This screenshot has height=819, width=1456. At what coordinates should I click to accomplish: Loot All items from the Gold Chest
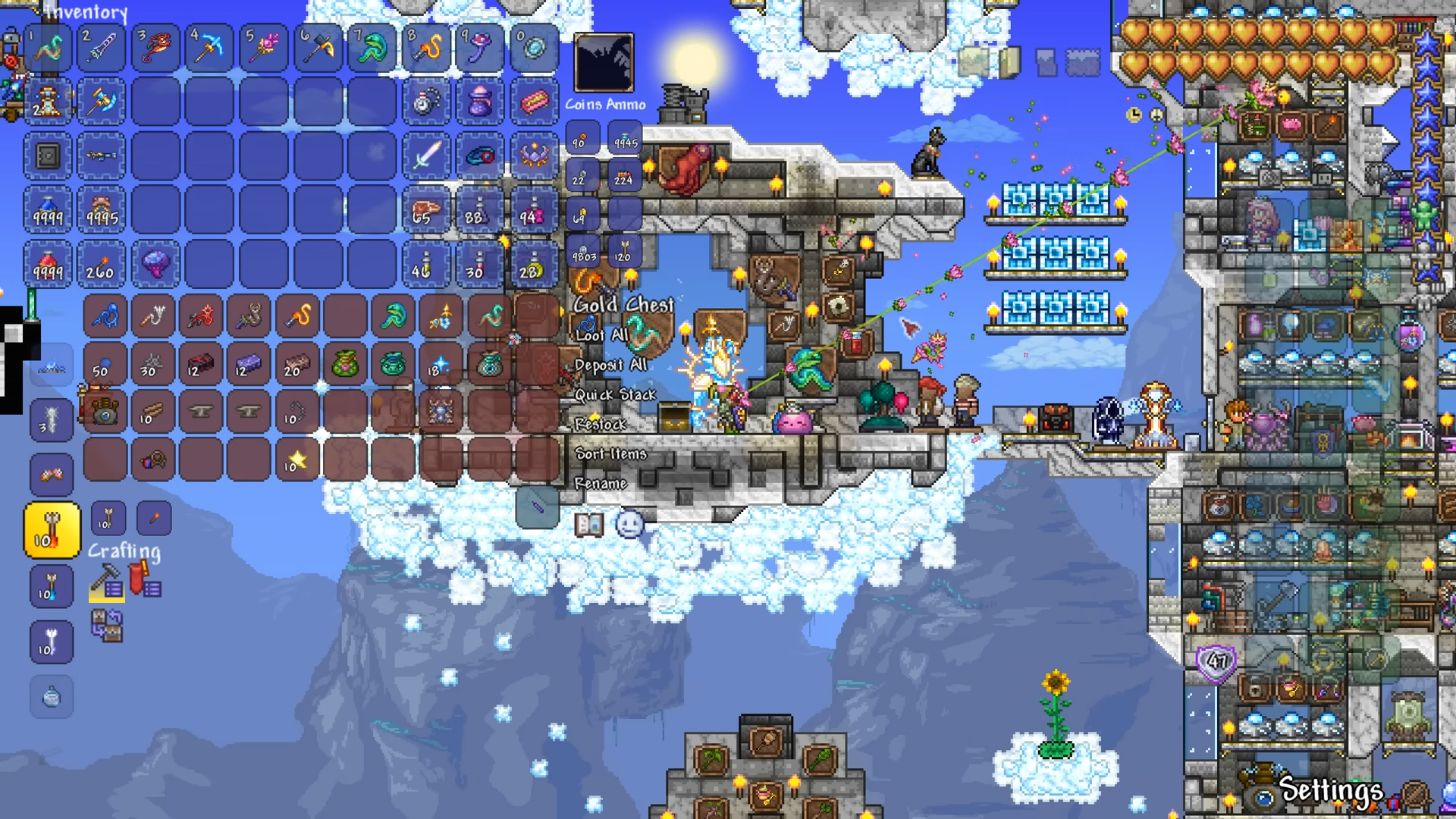(x=601, y=335)
